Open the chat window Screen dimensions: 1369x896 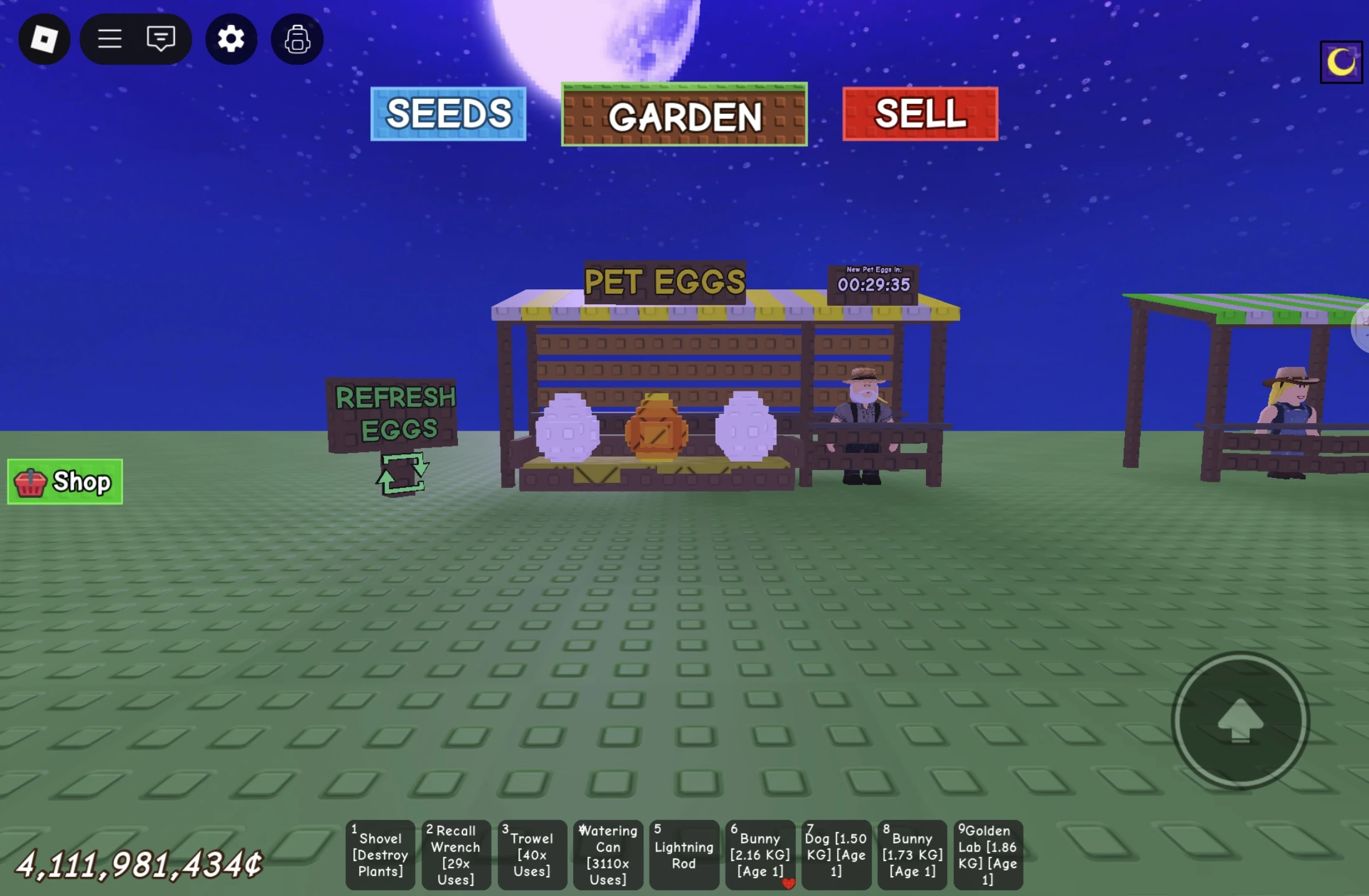[161, 39]
